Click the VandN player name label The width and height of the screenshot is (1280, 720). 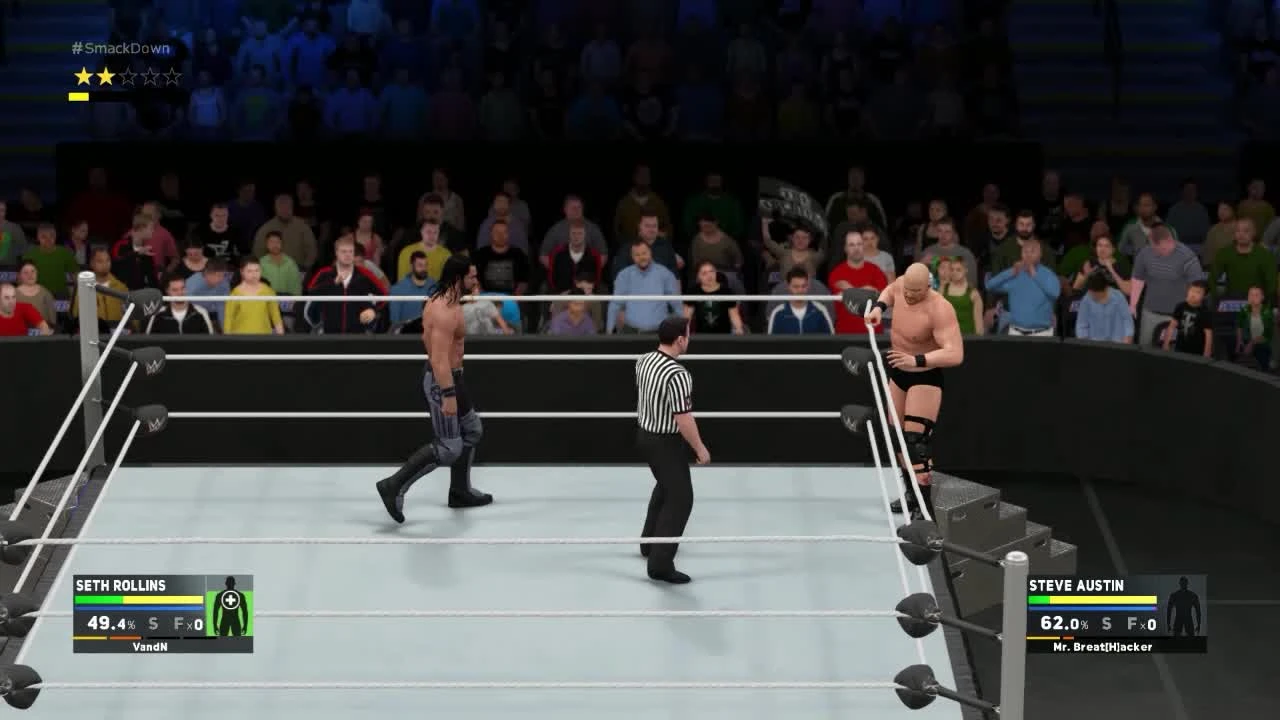[x=151, y=646]
